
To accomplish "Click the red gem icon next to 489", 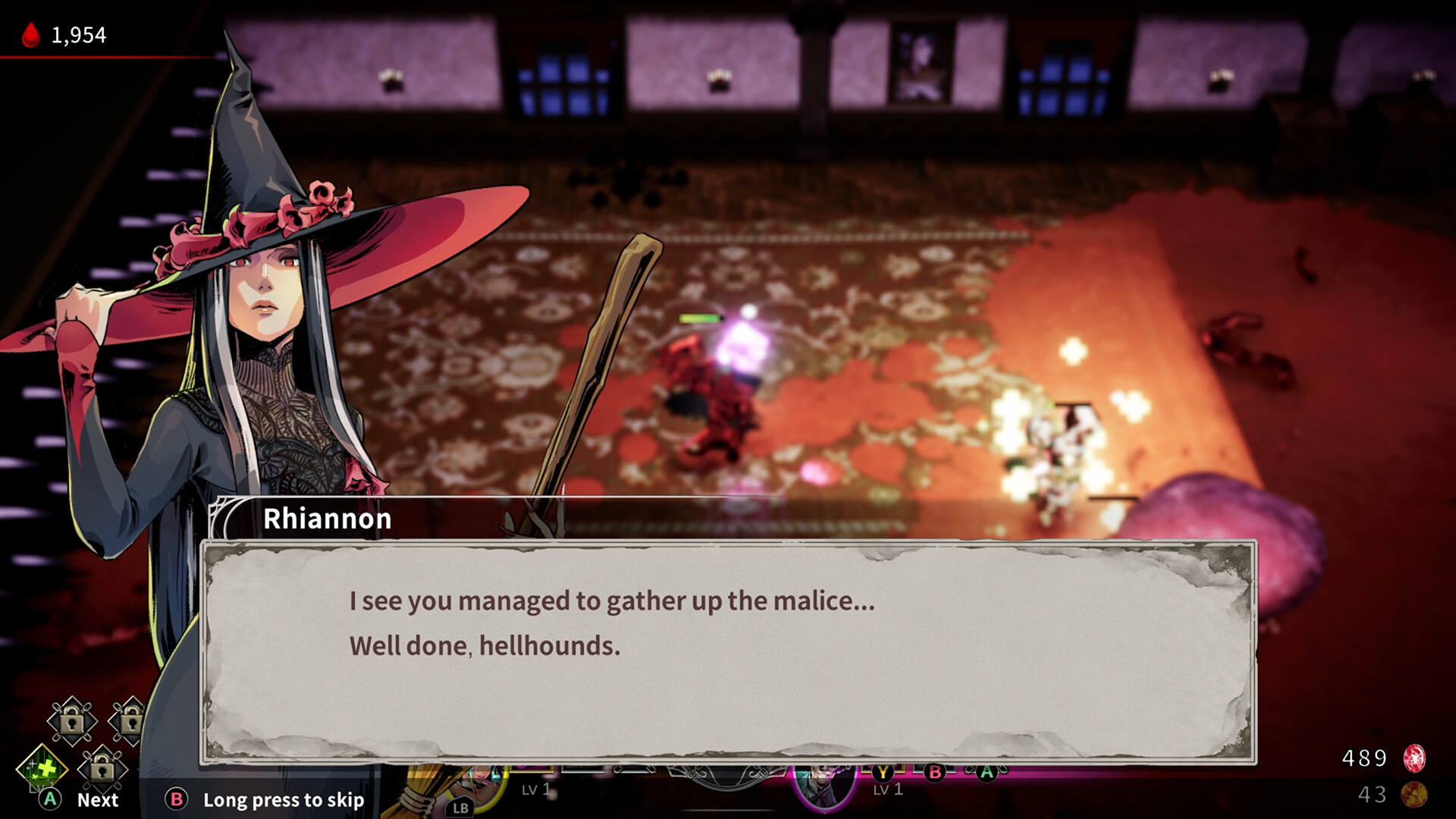I will (x=1414, y=757).
